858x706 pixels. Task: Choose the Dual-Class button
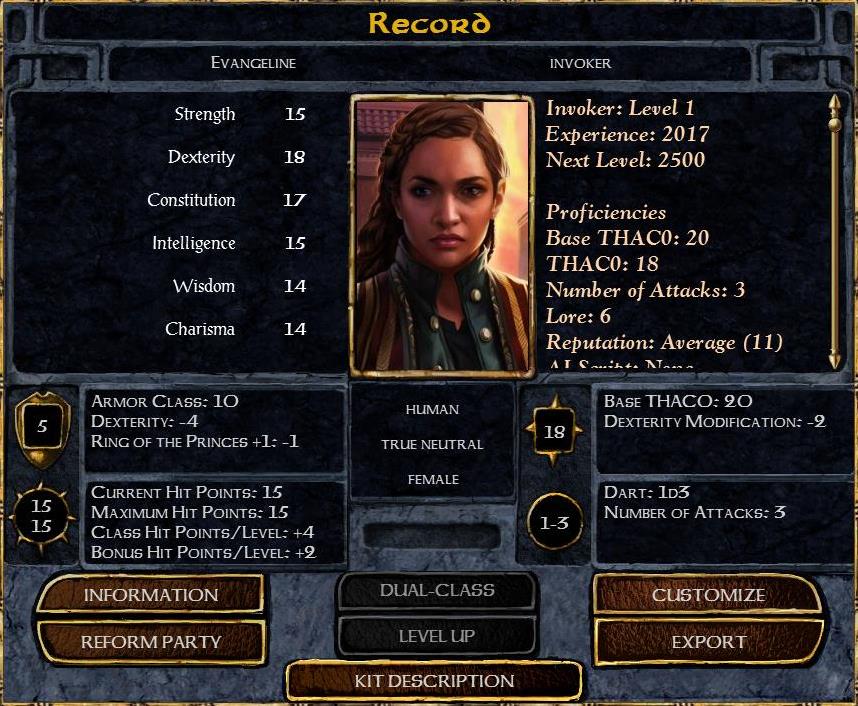[437, 590]
